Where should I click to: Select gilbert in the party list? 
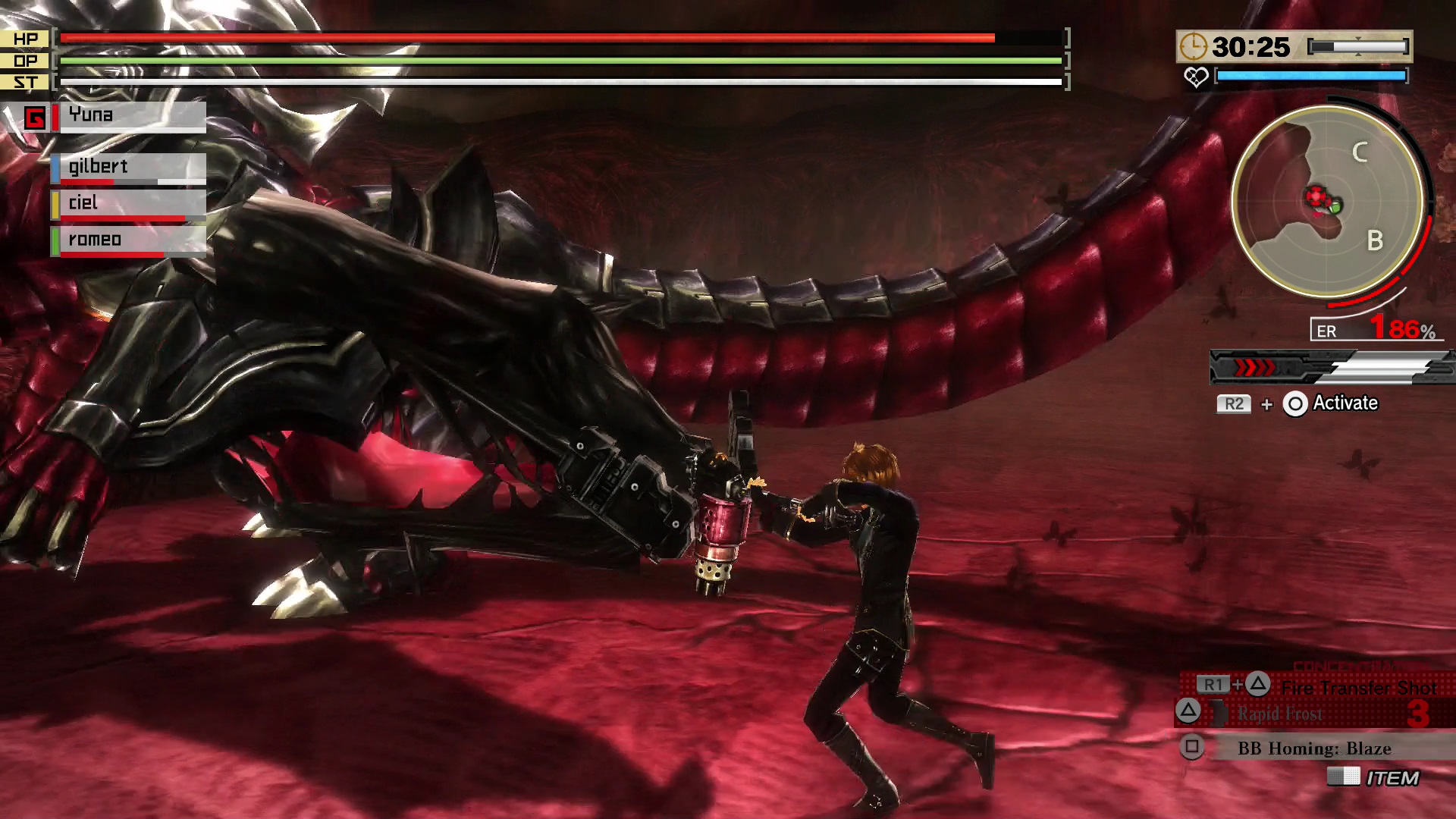pos(129,168)
